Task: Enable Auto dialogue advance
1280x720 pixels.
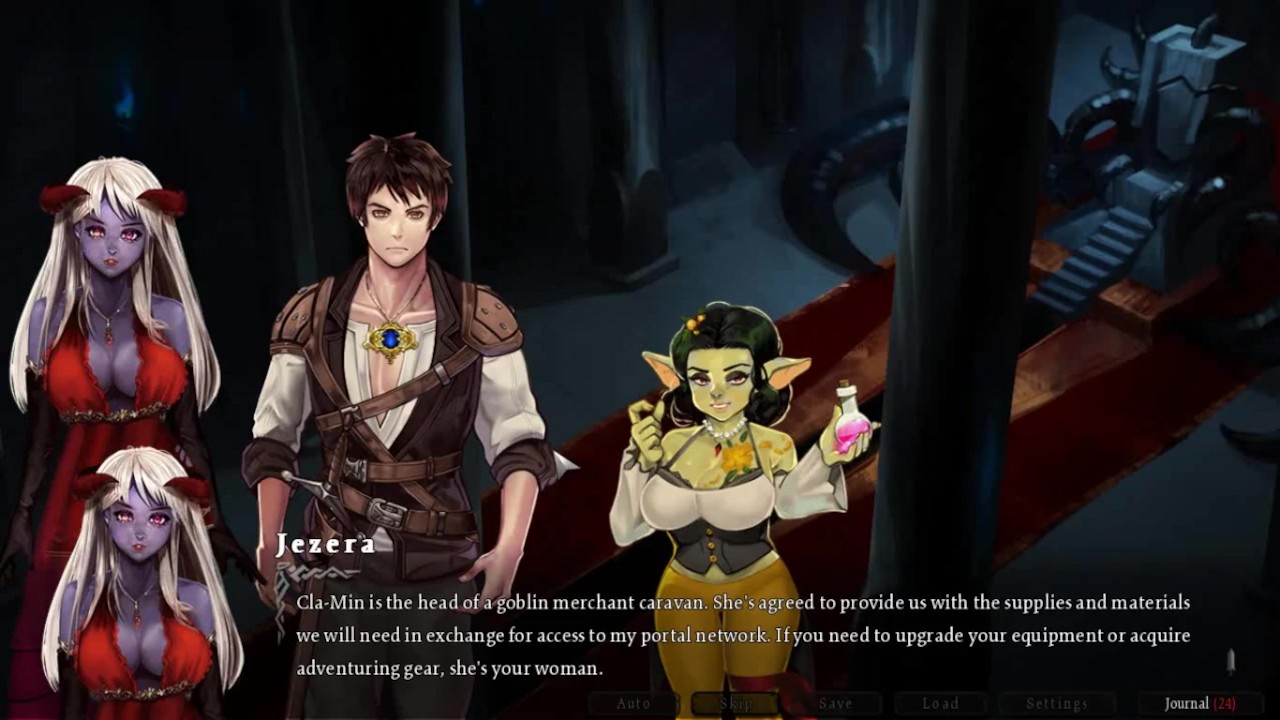Action: coord(634,703)
